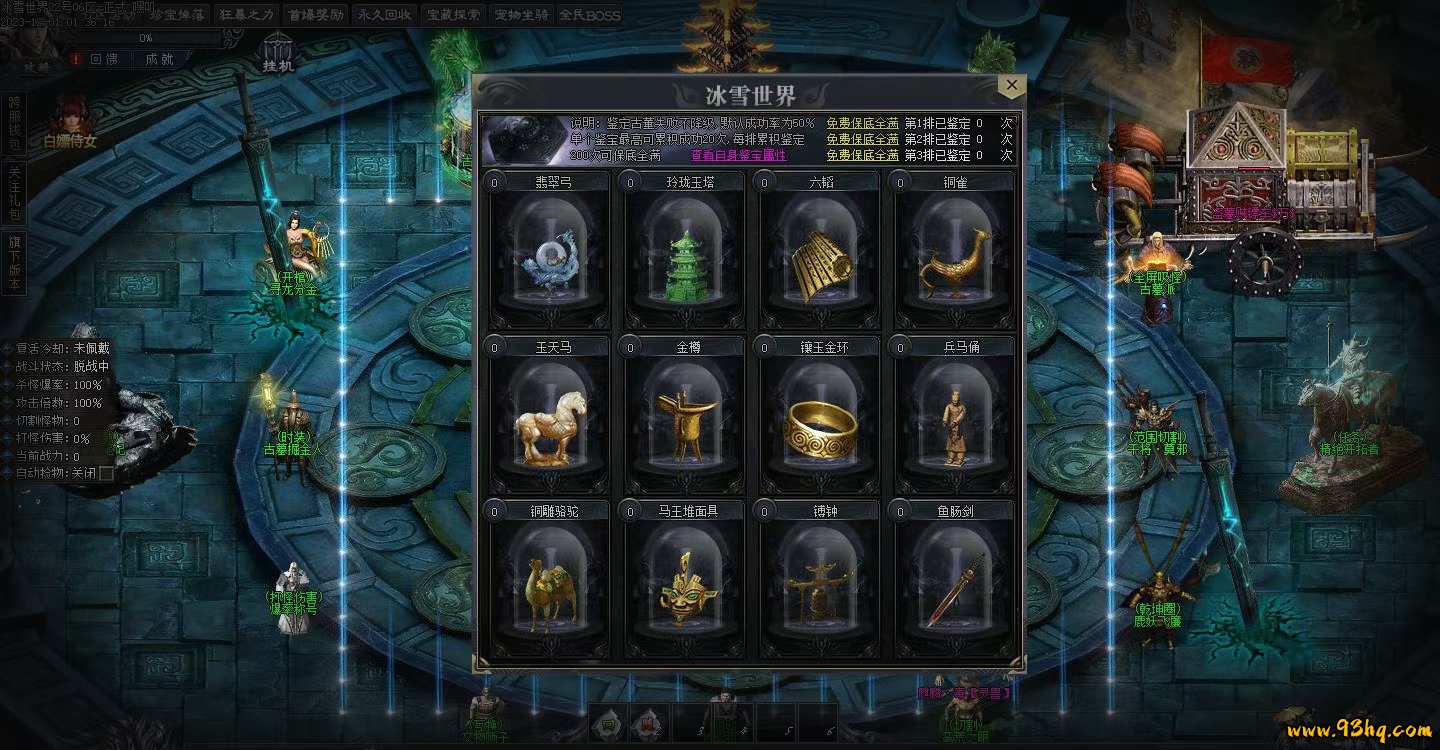The image size is (1440, 750).
Task: Open the 宠物坐骑 menu
Action: [x=521, y=15]
